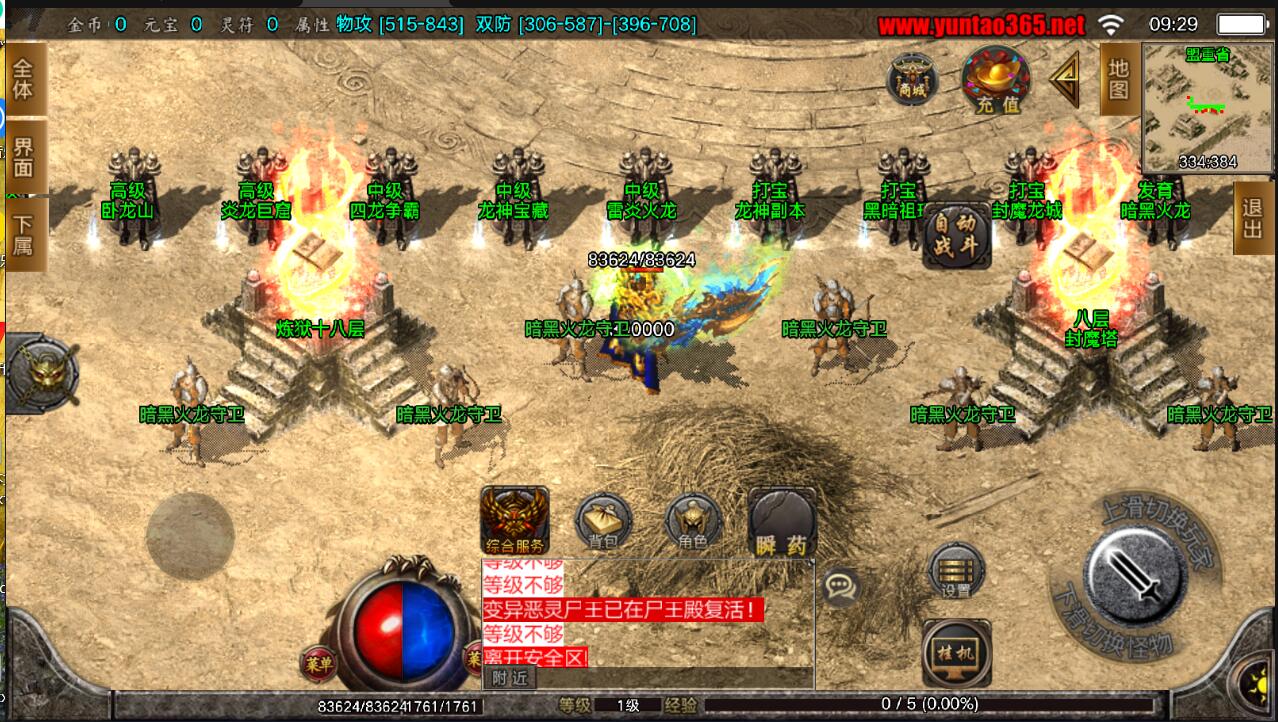1278x722 pixels.
Task: Choose the 全体 tab on left edge
Action: [x=24, y=78]
